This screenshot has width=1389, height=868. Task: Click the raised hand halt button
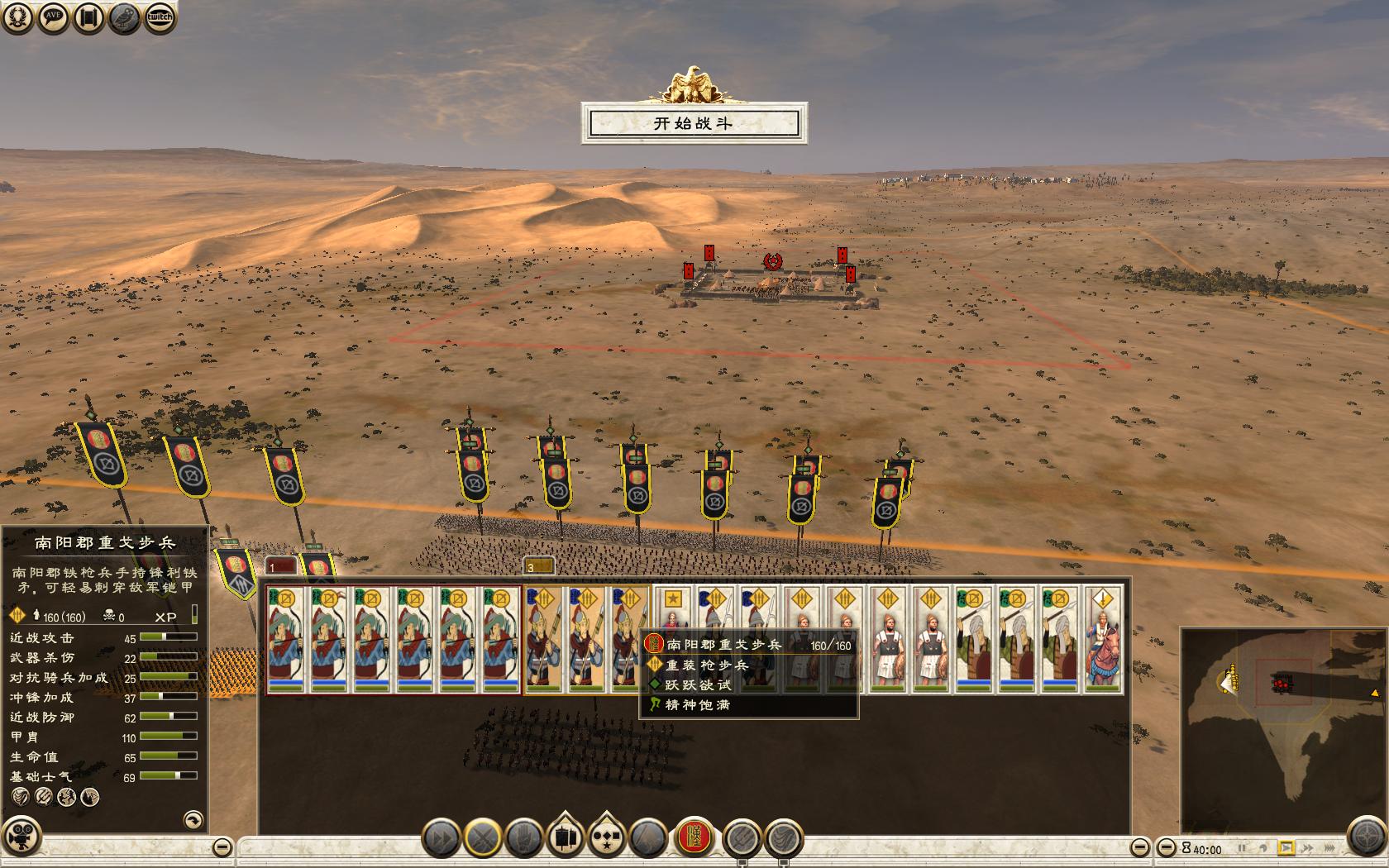coord(524,838)
